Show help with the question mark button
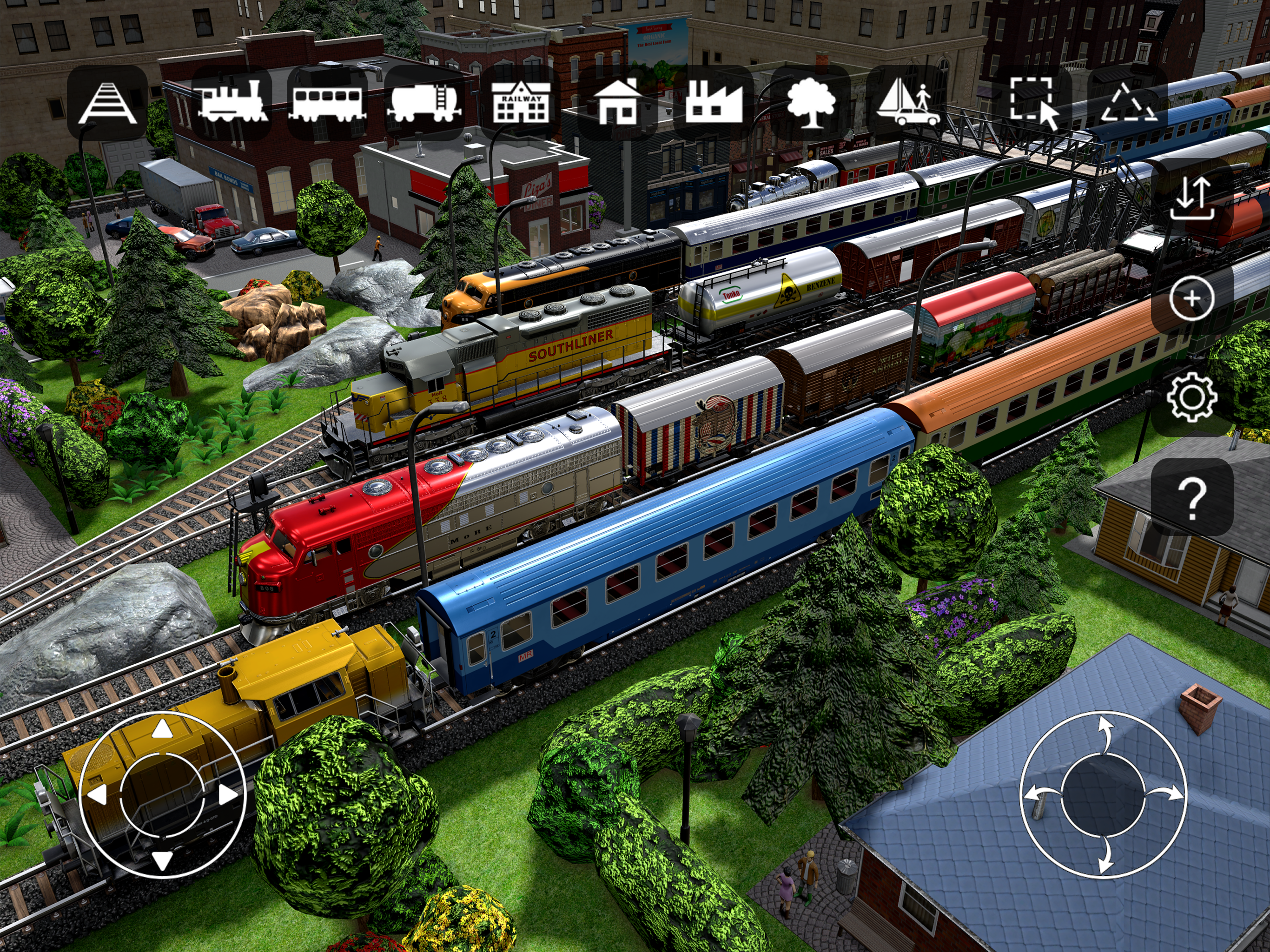Viewport: 1270px width, 952px height. click(x=1192, y=497)
